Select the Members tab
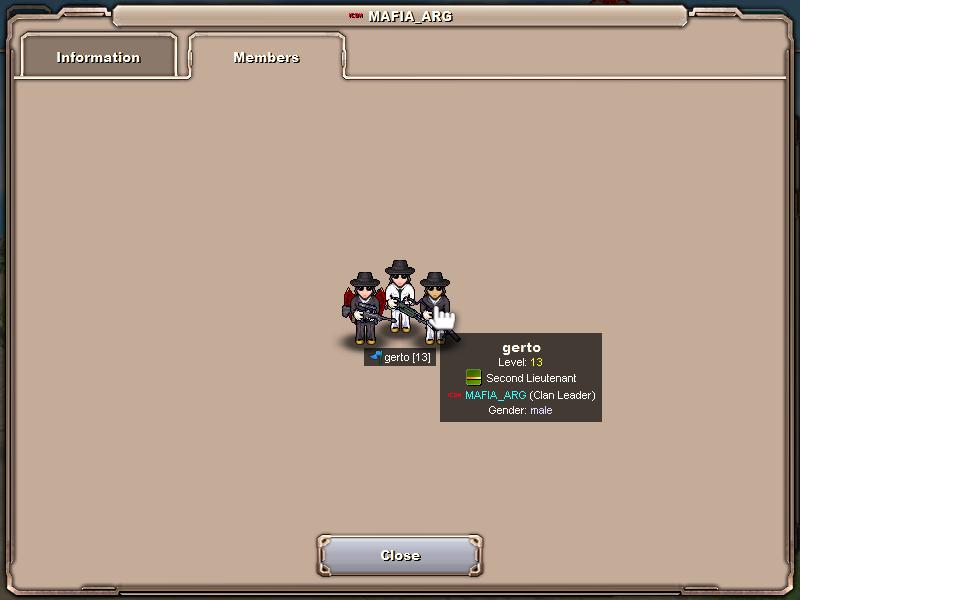Viewport: 962px width, 600px height. coord(266,57)
